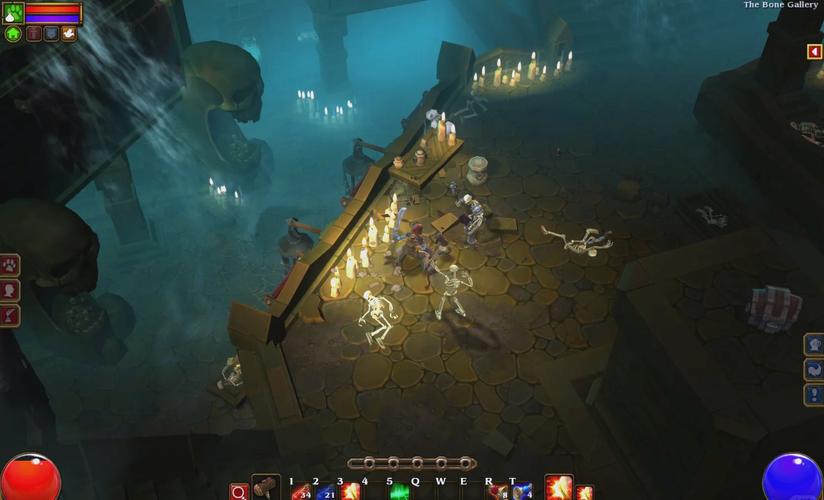Screen dimensions: 824x500
Task: Select the large fiery primary skill icon
Action: click(558, 488)
